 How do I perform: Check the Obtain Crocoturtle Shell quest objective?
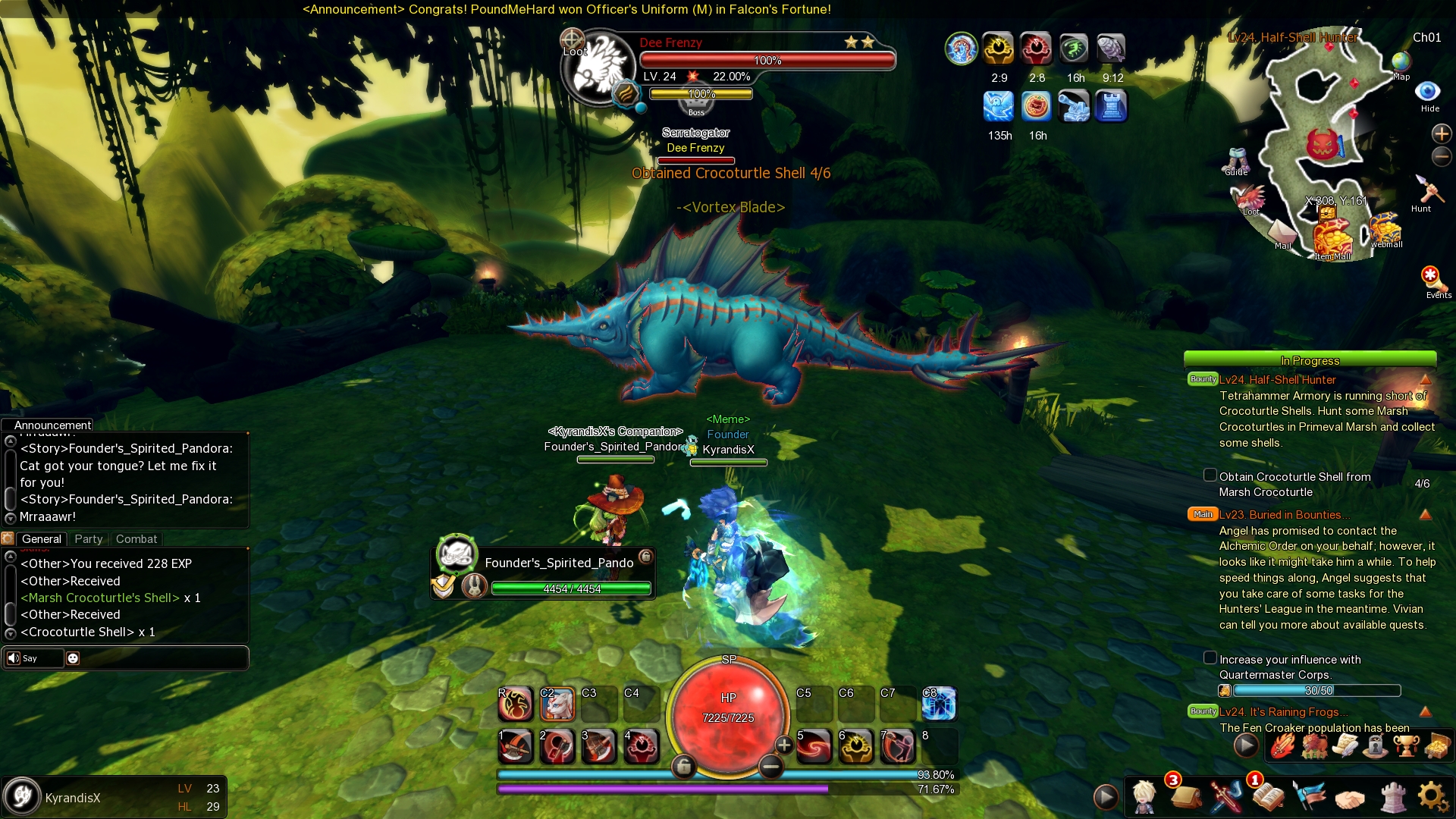(1210, 475)
